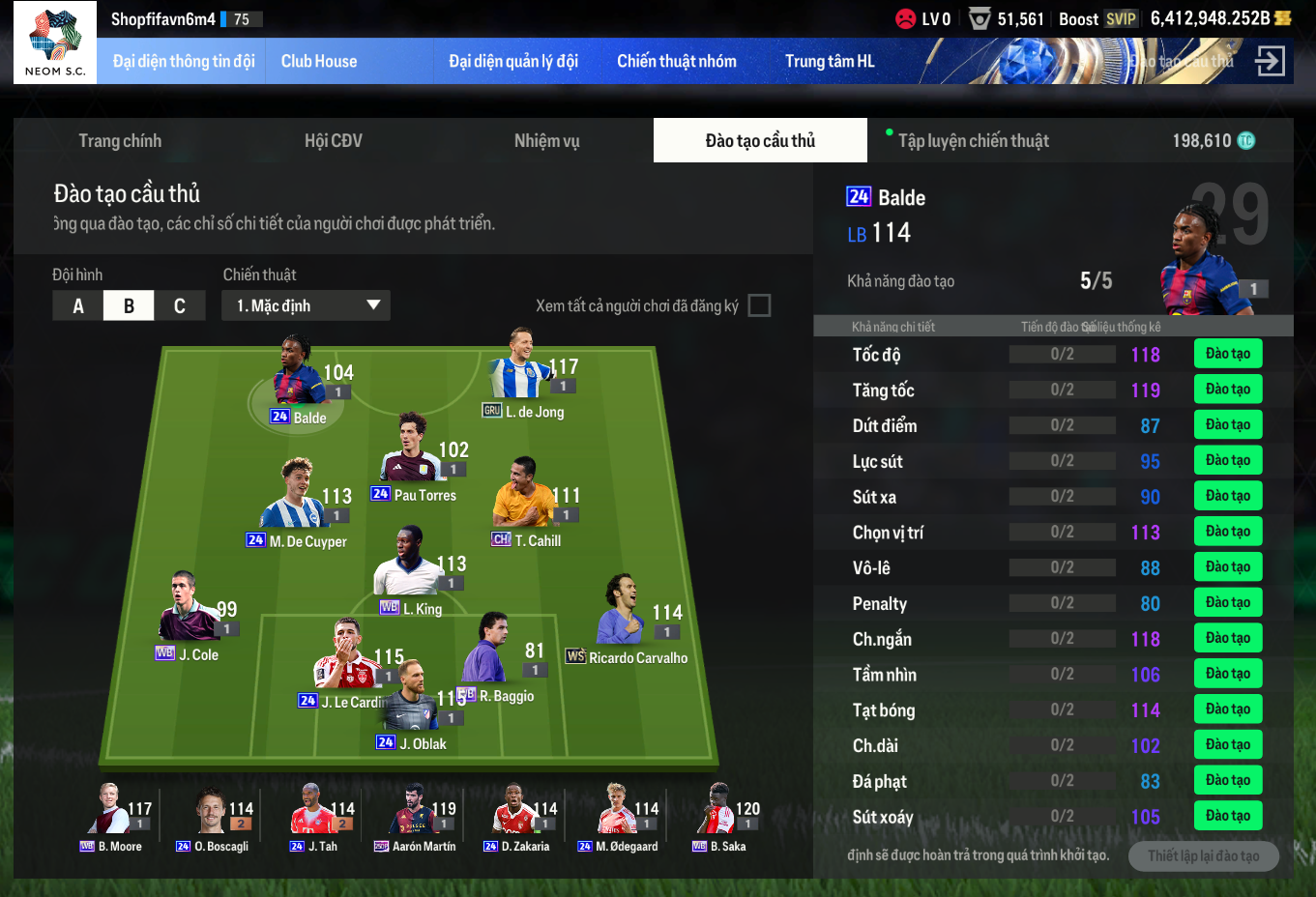Go to Trung tâm HL
This screenshot has height=897, width=1316.
(x=829, y=61)
